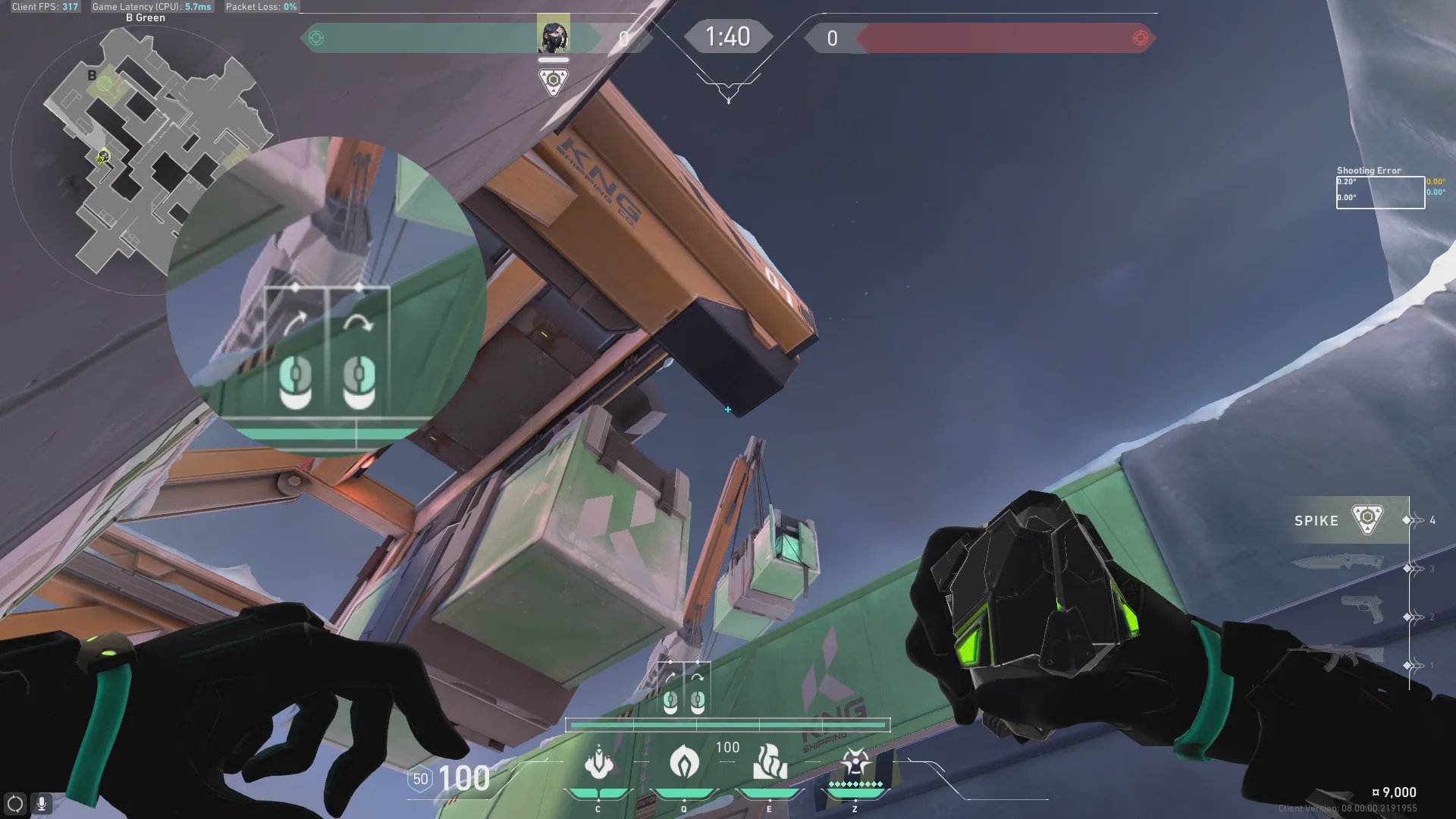Select the knife in the weapon list
The width and height of the screenshot is (1456, 819).
click(x=1338, y=563)
